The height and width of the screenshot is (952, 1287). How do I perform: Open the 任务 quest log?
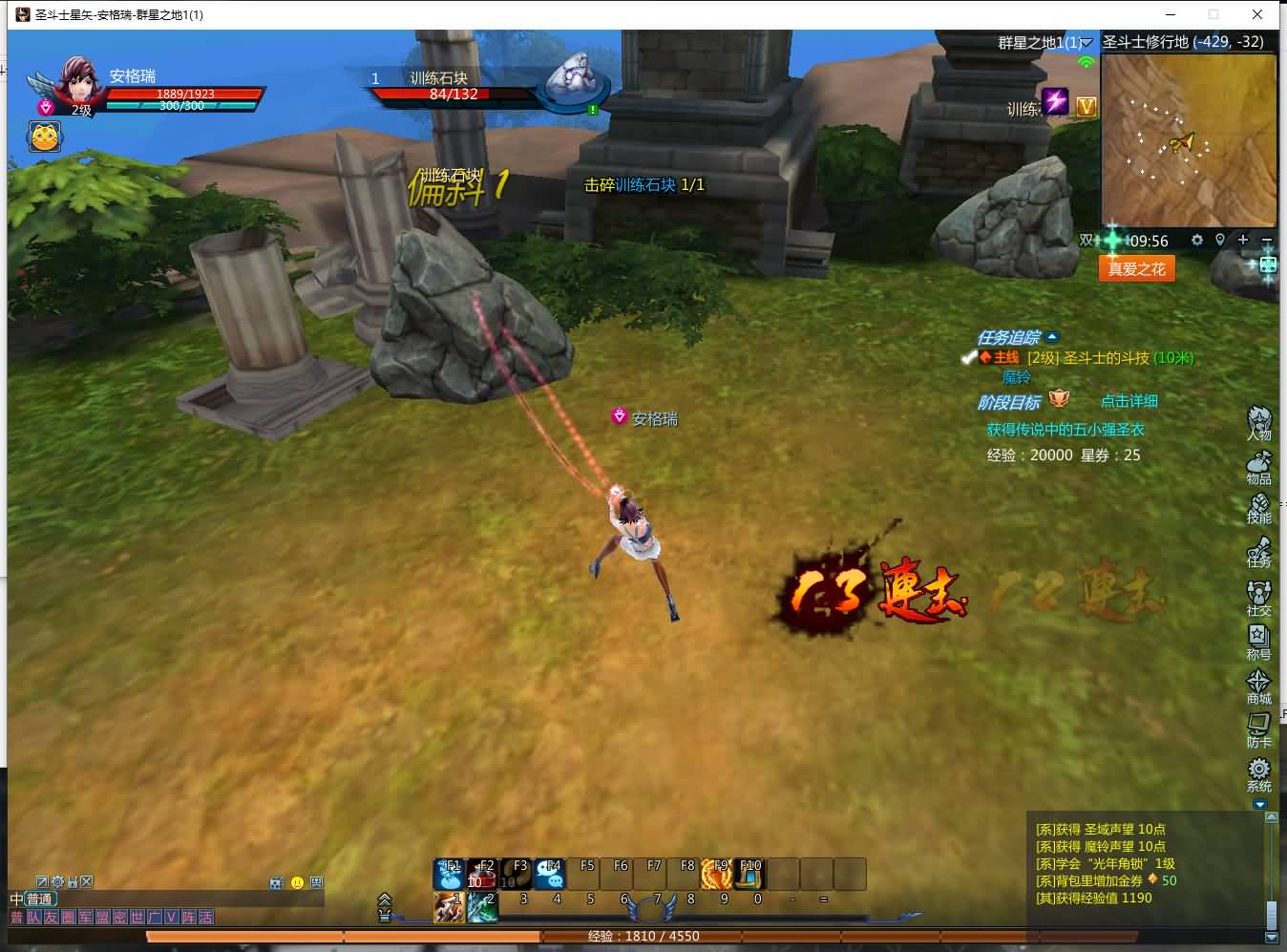click(x=1258, y=552)
